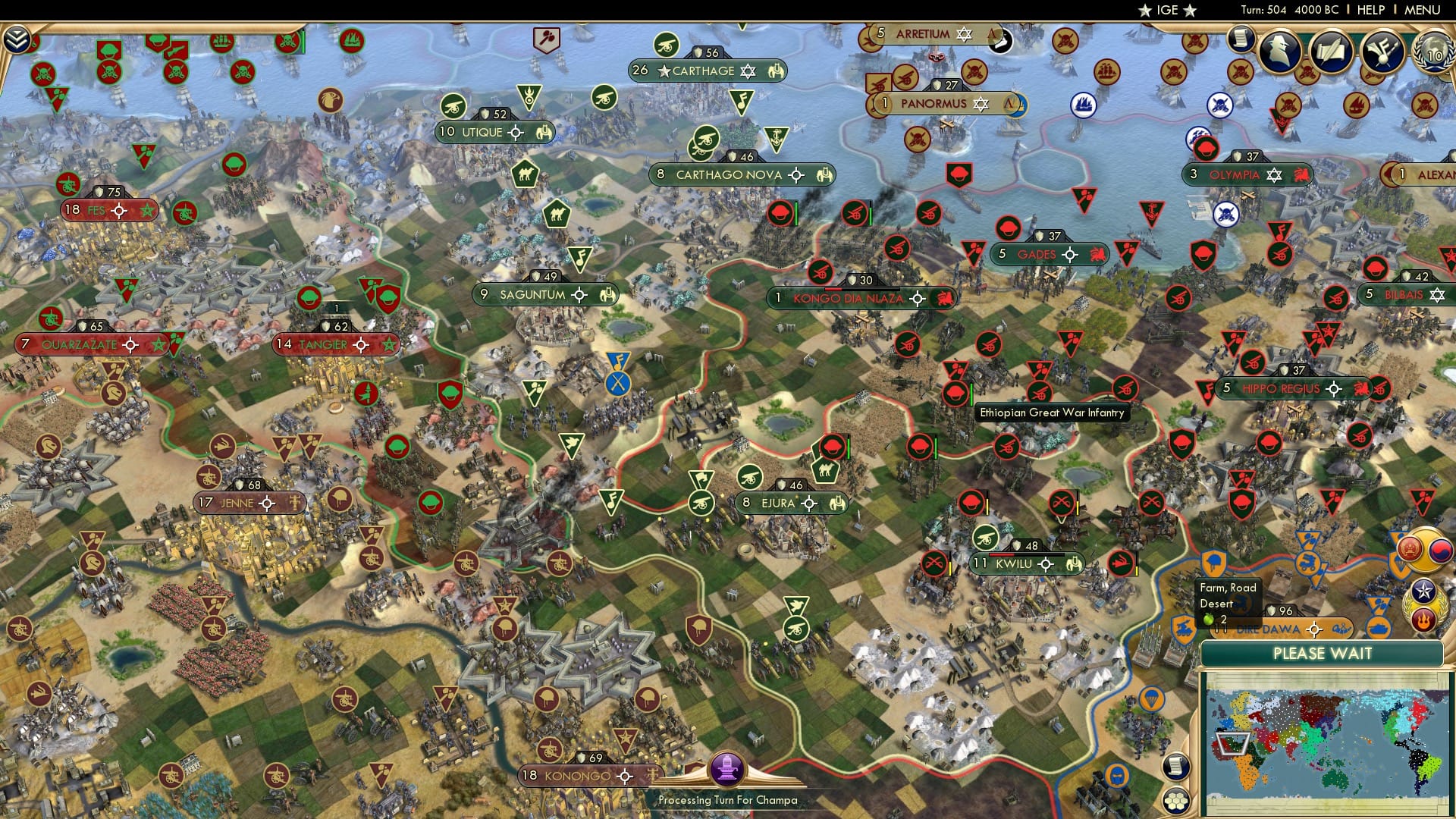Click the star medallion beside the minimap
This screenshot has height=819, width=1456.
1423,591
